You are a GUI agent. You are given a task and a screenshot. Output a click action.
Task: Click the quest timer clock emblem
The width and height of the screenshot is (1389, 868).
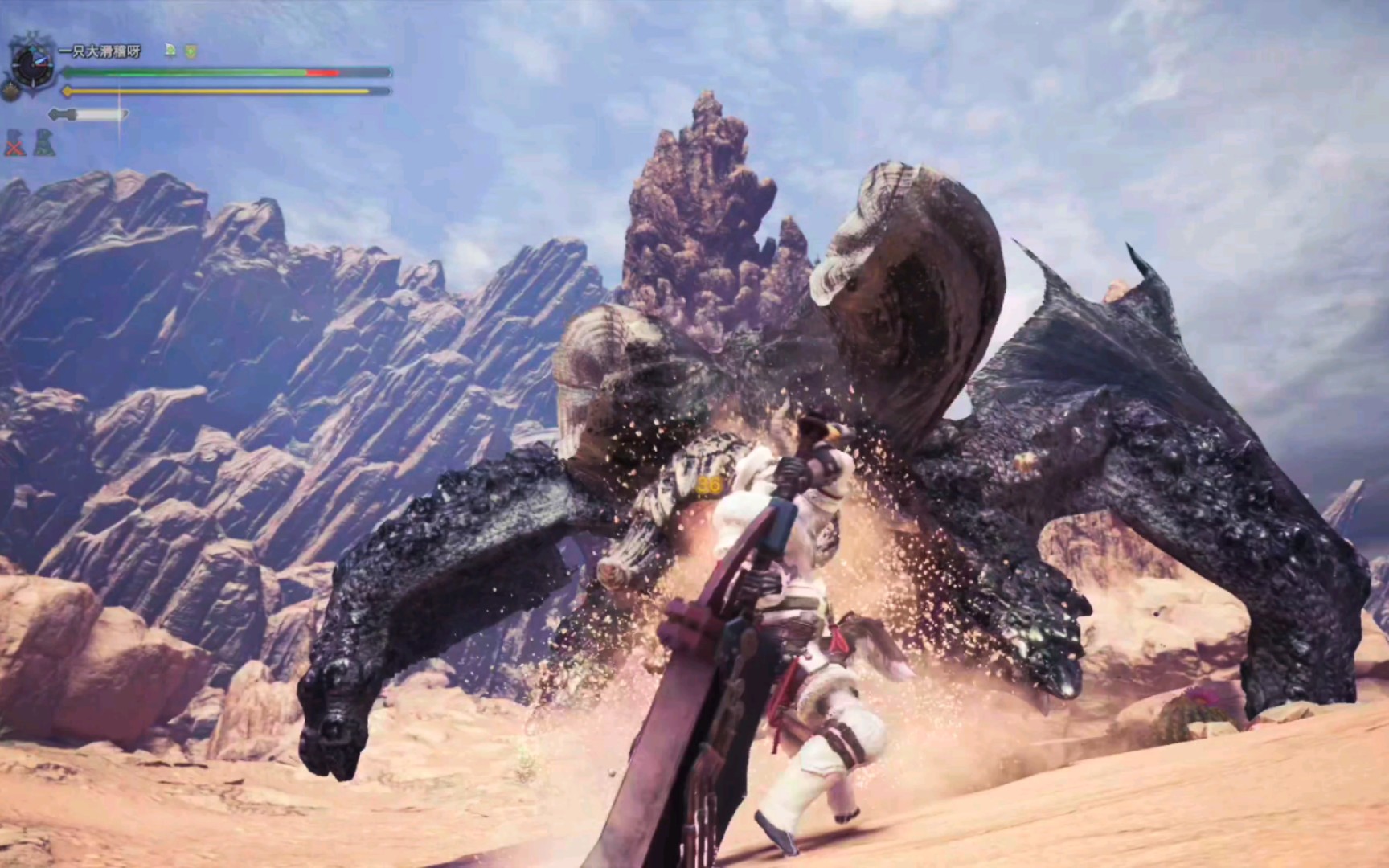click(x=32, y=63)
